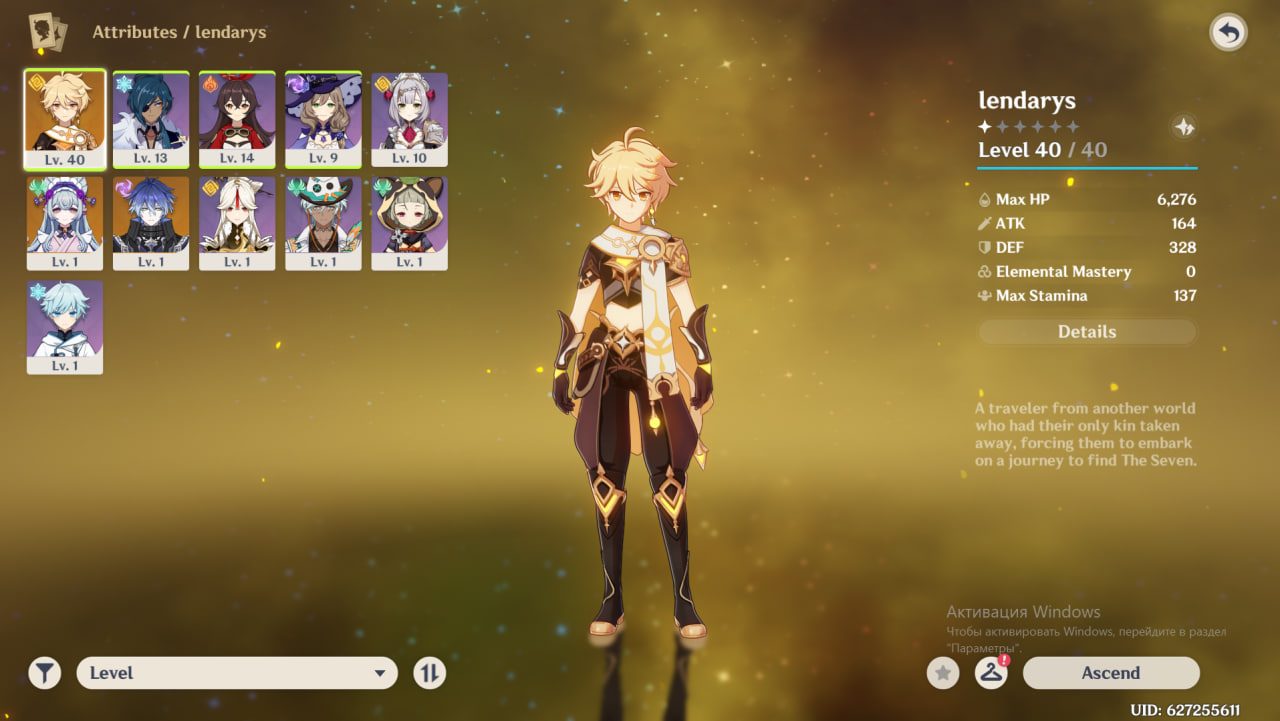
Task: Select Ningguang's character card
Action: (x=237, y=224)
